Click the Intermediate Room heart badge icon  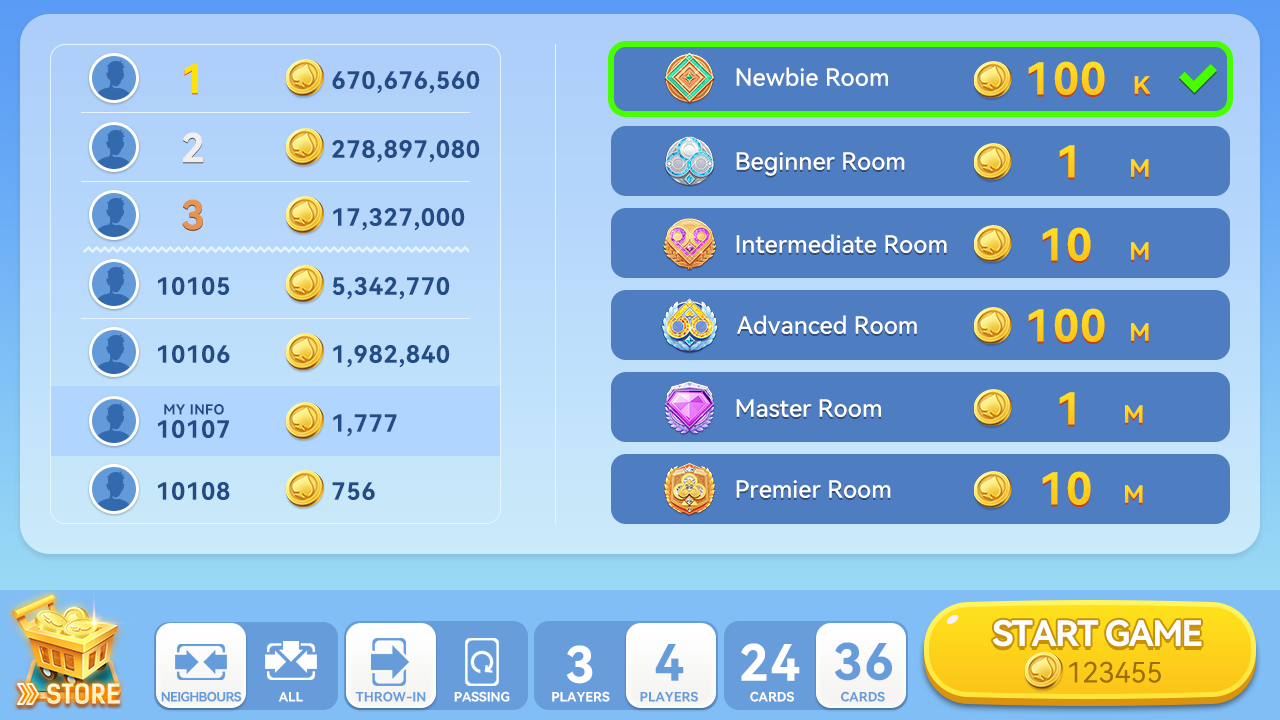688,243
